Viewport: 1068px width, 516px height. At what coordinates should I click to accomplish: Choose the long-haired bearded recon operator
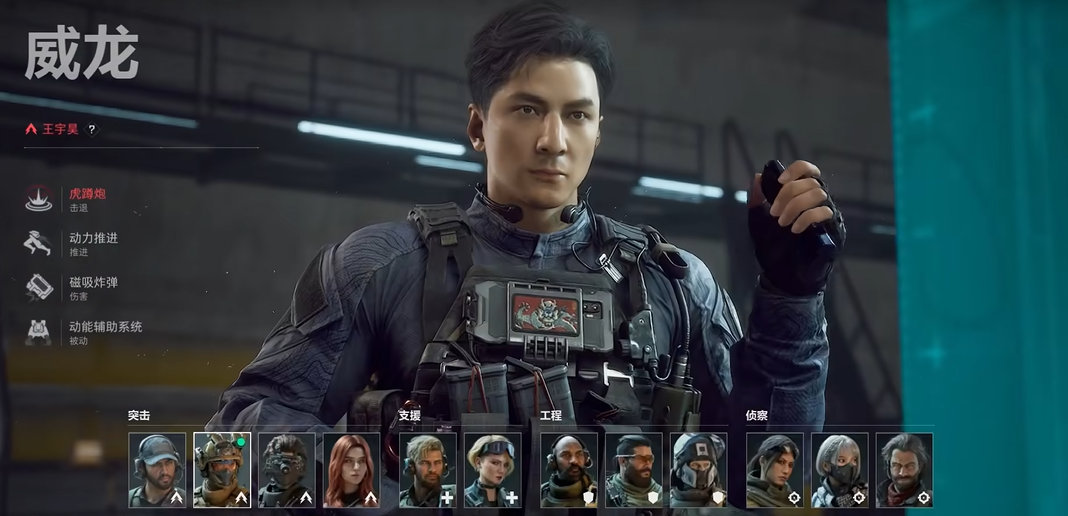(905, 469)
